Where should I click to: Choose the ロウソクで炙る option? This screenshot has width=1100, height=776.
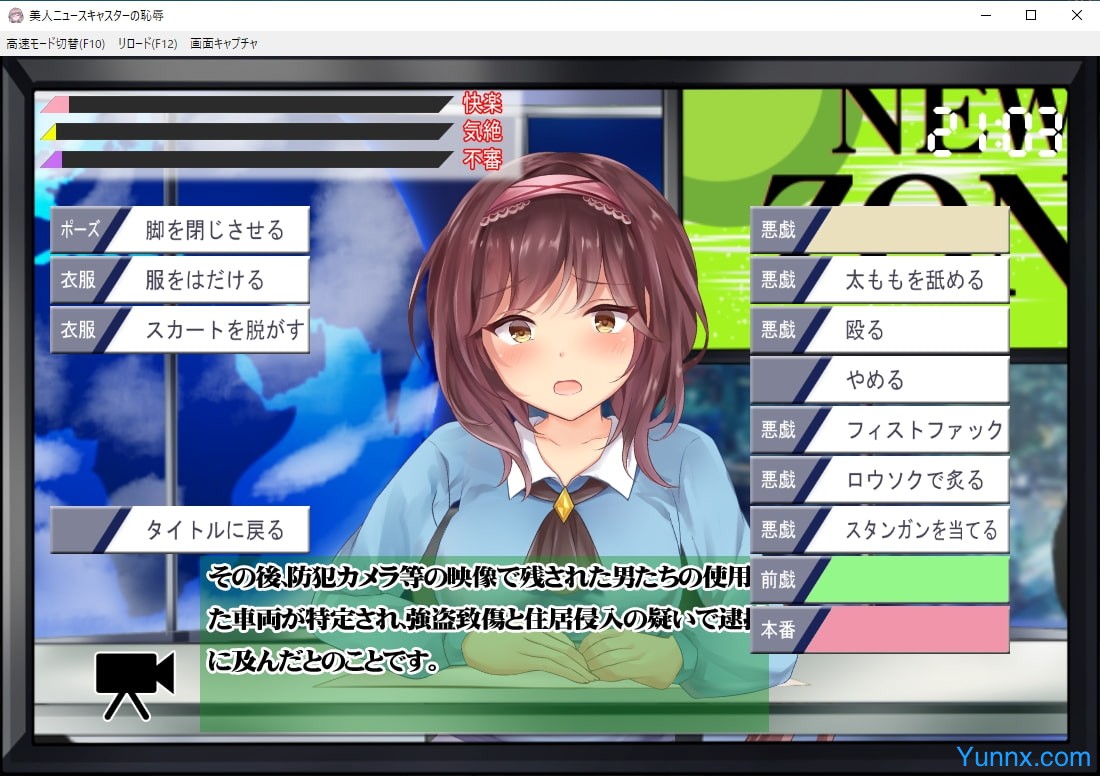pyautogui.click(x=880, y=480)
